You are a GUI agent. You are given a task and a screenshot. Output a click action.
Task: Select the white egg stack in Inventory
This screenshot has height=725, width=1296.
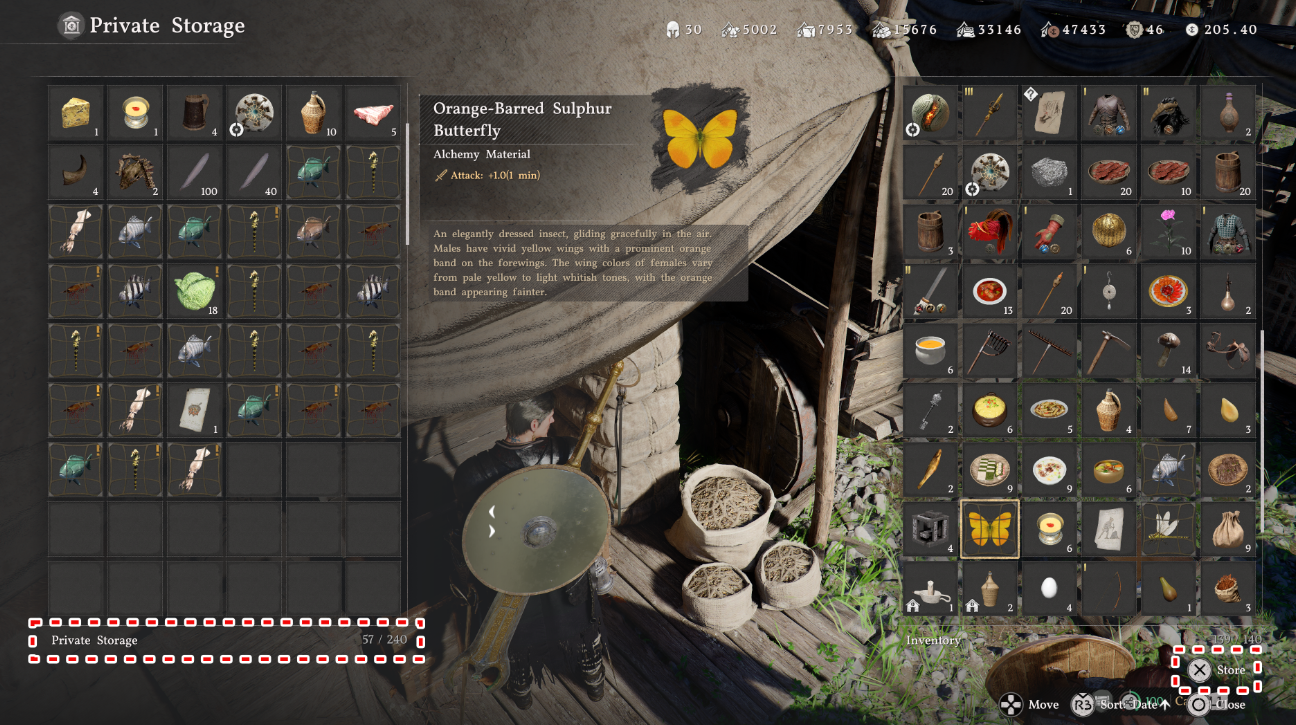tap(1049, 589)
